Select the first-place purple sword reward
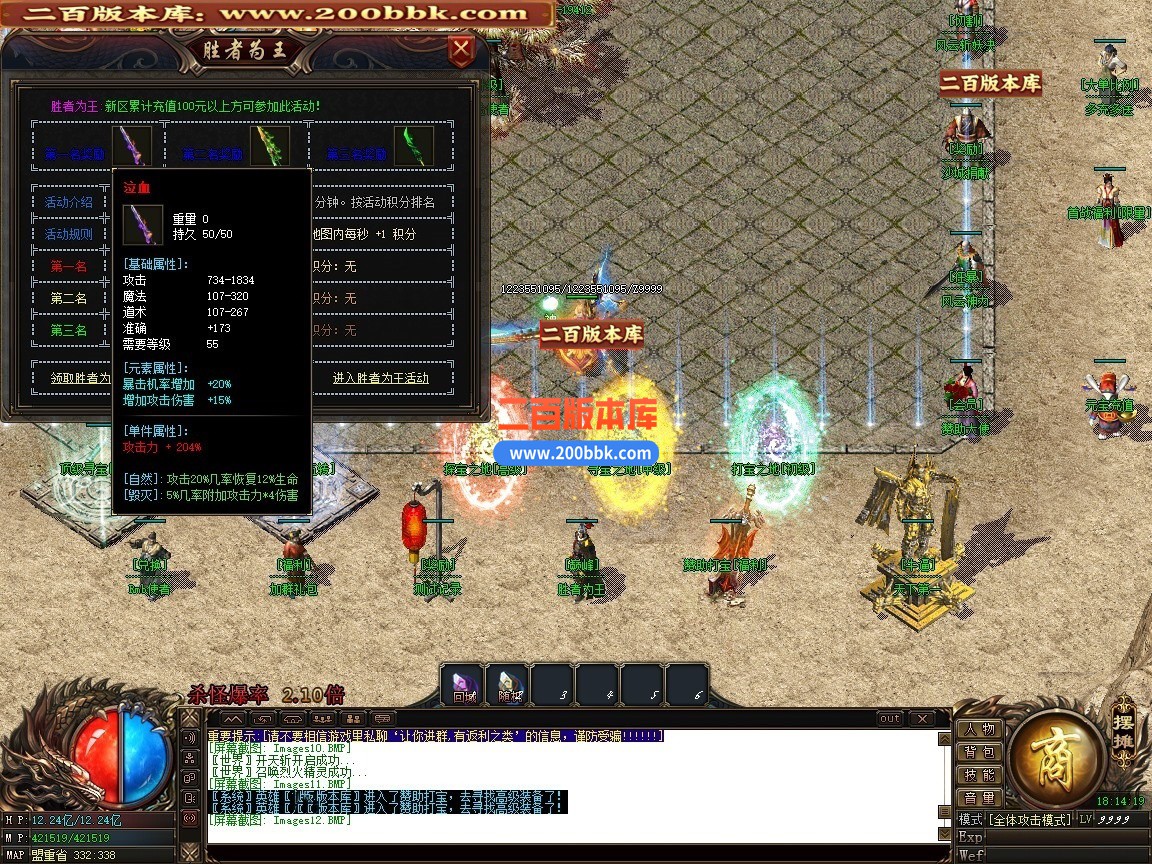This screenshot has width=1152, height=864. tap(131, 146)
